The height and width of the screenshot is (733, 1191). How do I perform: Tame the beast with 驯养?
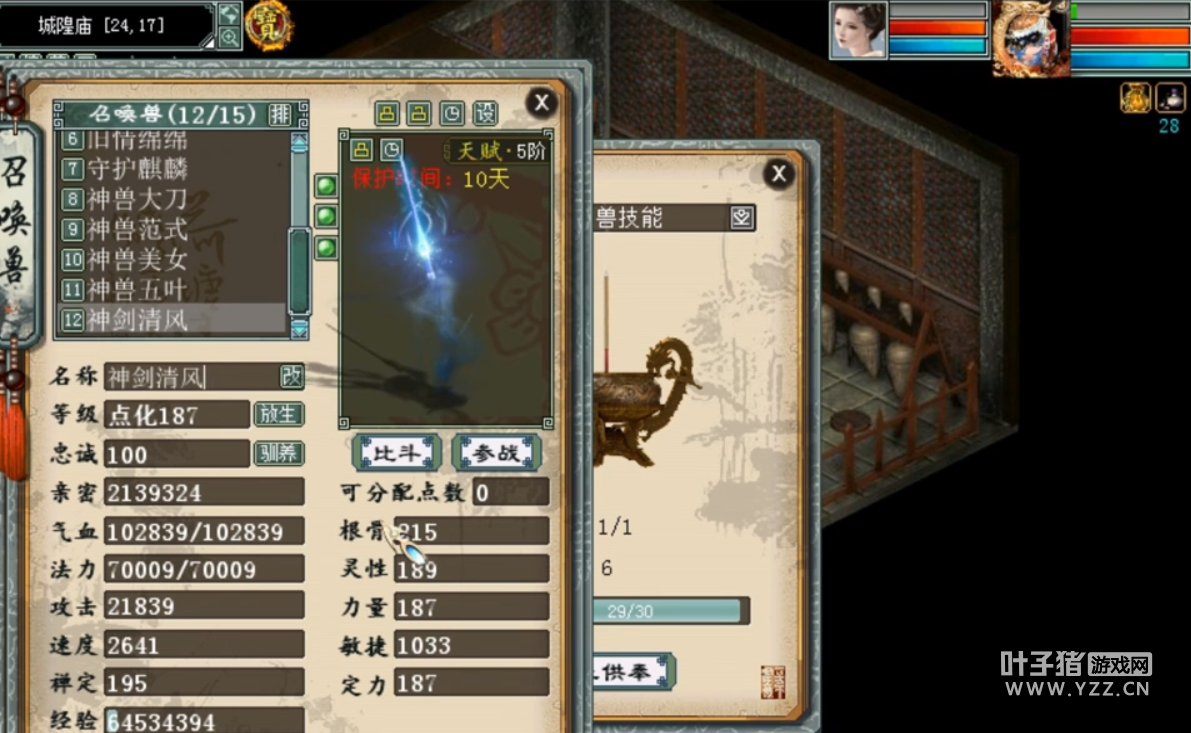coord(279,453)
